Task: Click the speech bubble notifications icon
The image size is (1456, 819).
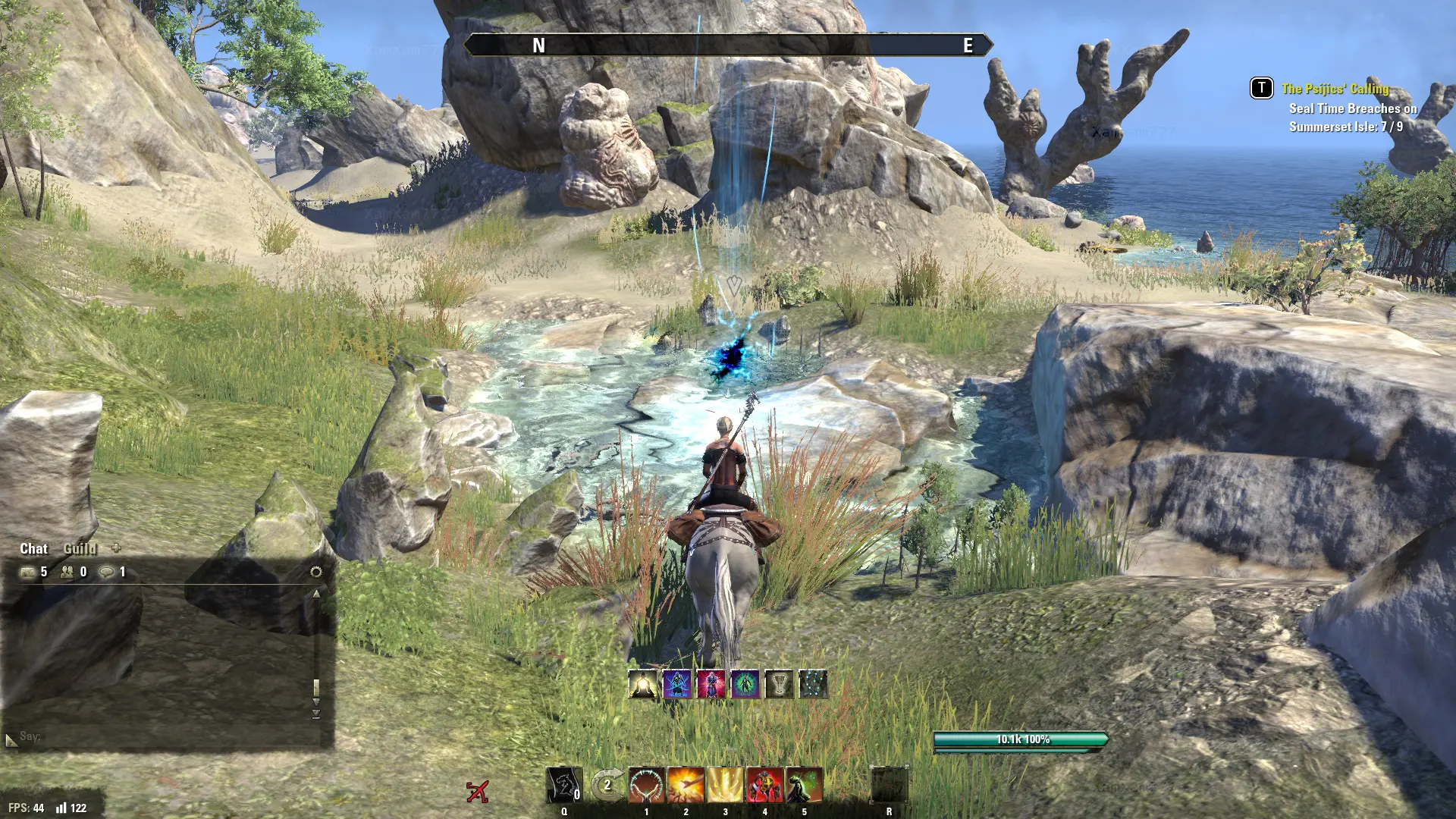Action: click(x=107, y=573)
